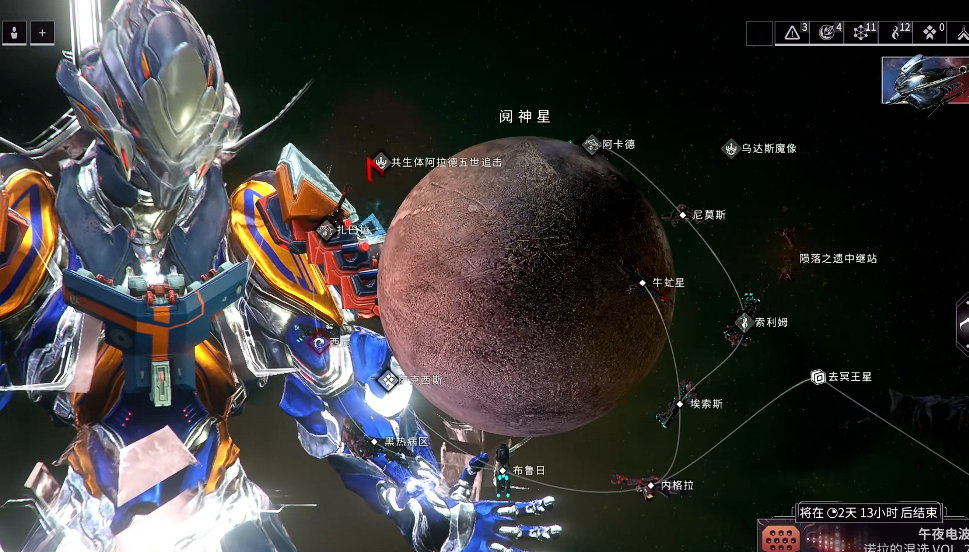Open the player profile icon
This screenshot has height=552, width=969.
pos(15,33)
